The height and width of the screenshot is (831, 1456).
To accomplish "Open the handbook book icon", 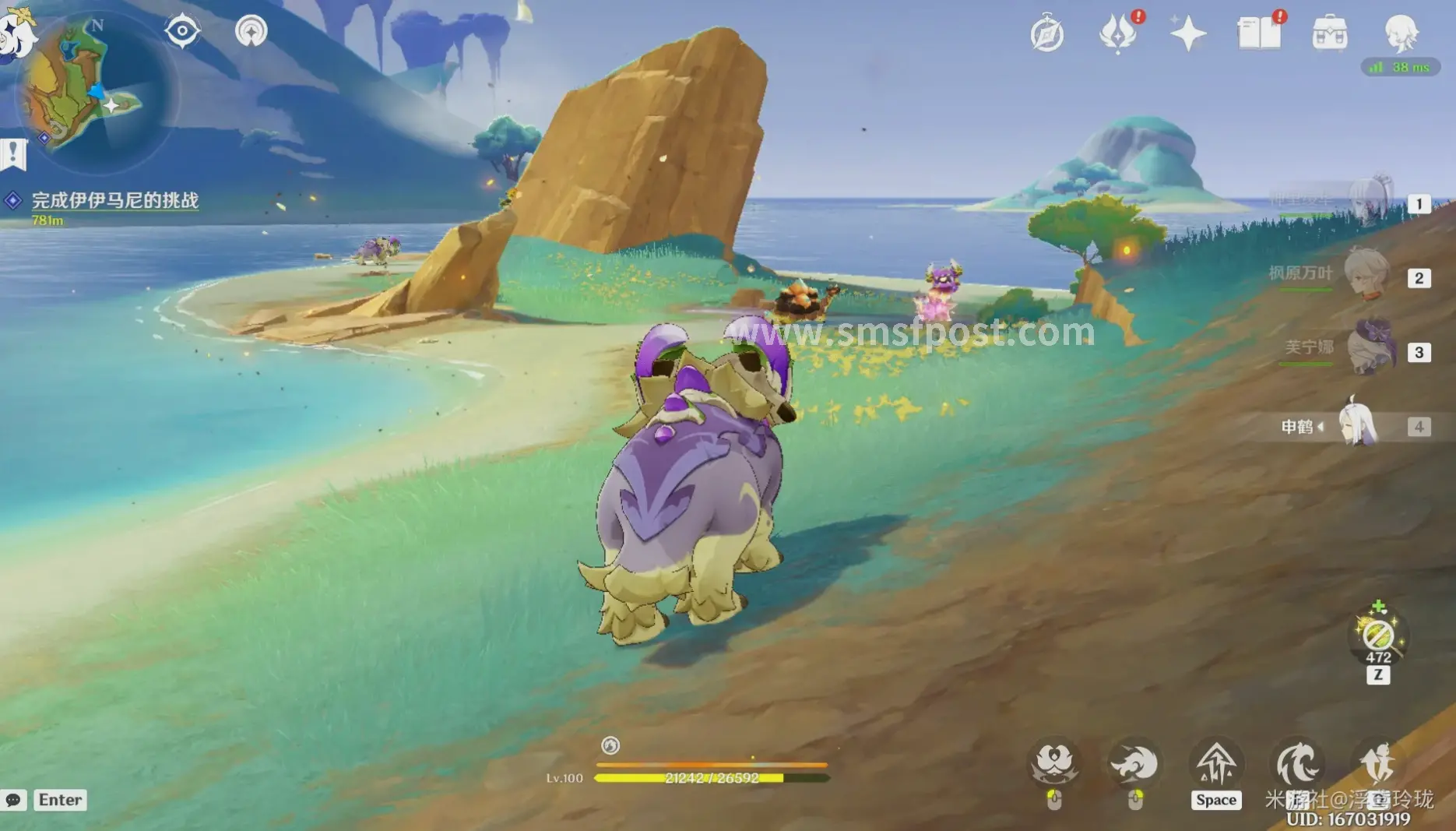I will [1258, 34].
